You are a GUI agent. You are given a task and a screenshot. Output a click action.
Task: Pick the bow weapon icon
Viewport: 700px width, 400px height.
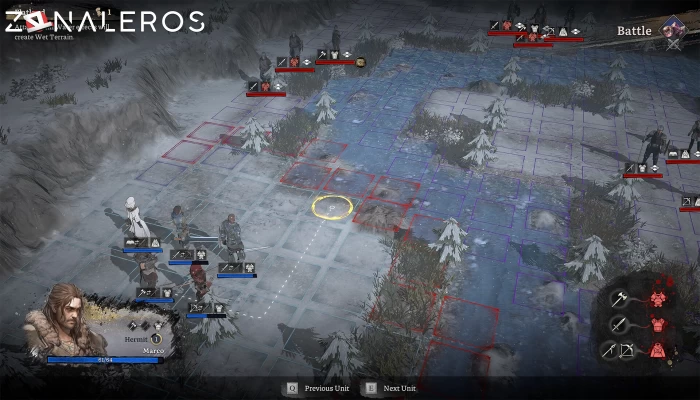pyautogui.click(x=628, y=349)
